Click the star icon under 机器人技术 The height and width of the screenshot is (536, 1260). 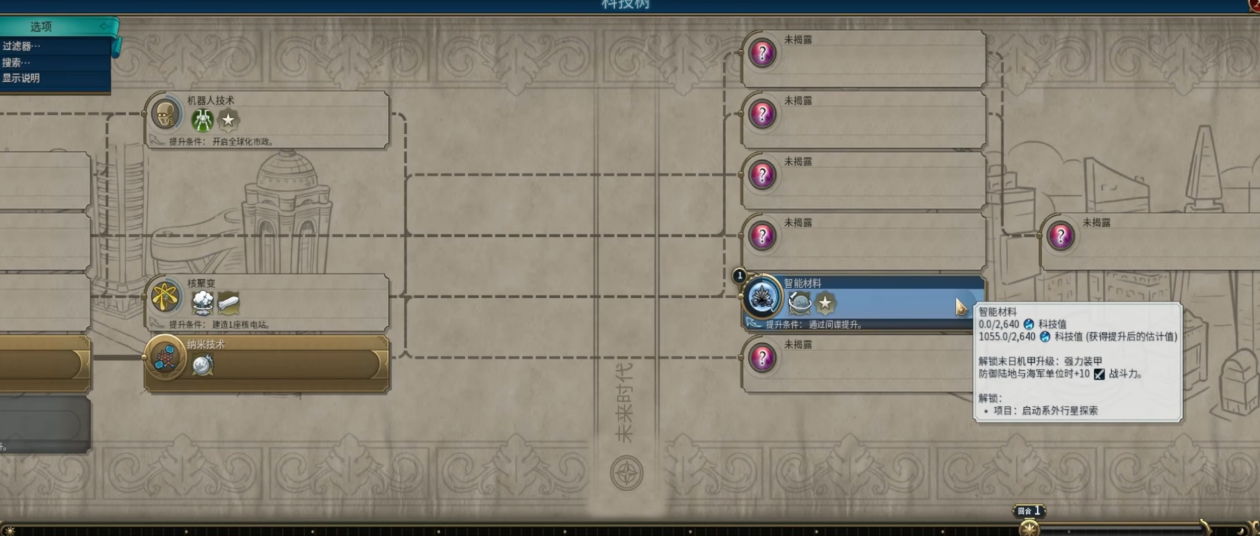229,121
